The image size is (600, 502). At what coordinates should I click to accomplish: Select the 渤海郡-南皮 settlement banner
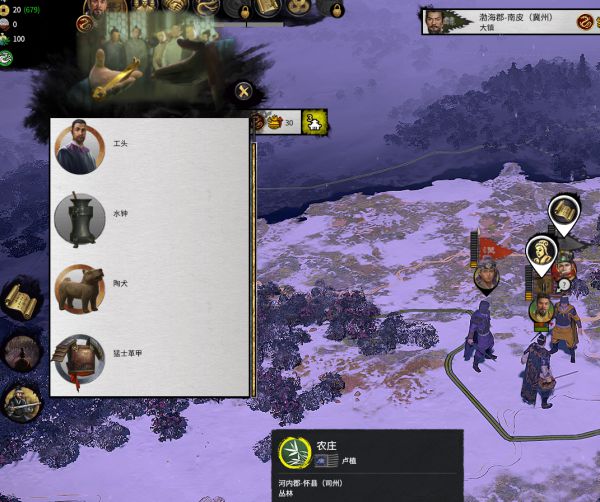(500, 21)
